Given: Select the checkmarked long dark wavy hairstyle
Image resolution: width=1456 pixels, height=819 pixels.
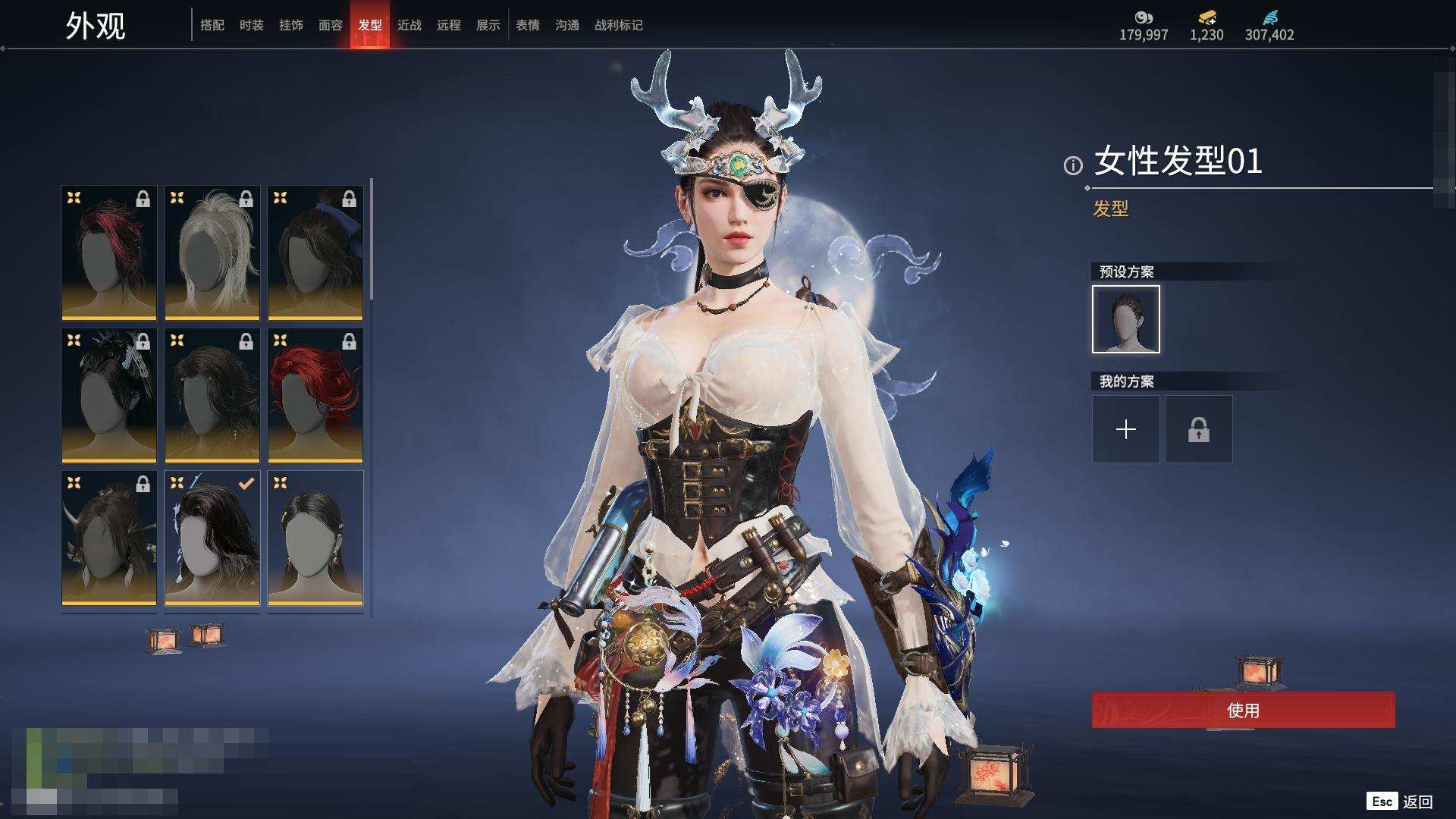Looking at the screenshot, I should tap(212, 538).
